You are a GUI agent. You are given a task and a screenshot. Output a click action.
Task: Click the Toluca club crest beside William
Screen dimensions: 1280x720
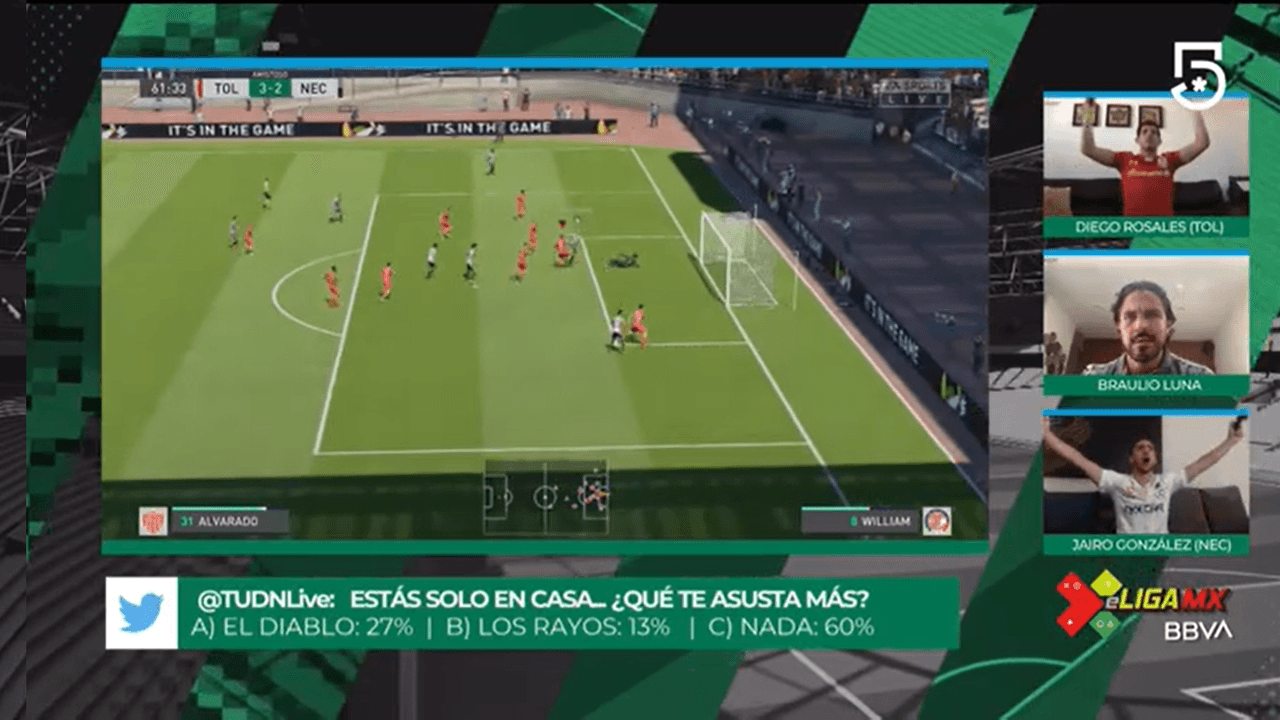(x=937, y=520)
